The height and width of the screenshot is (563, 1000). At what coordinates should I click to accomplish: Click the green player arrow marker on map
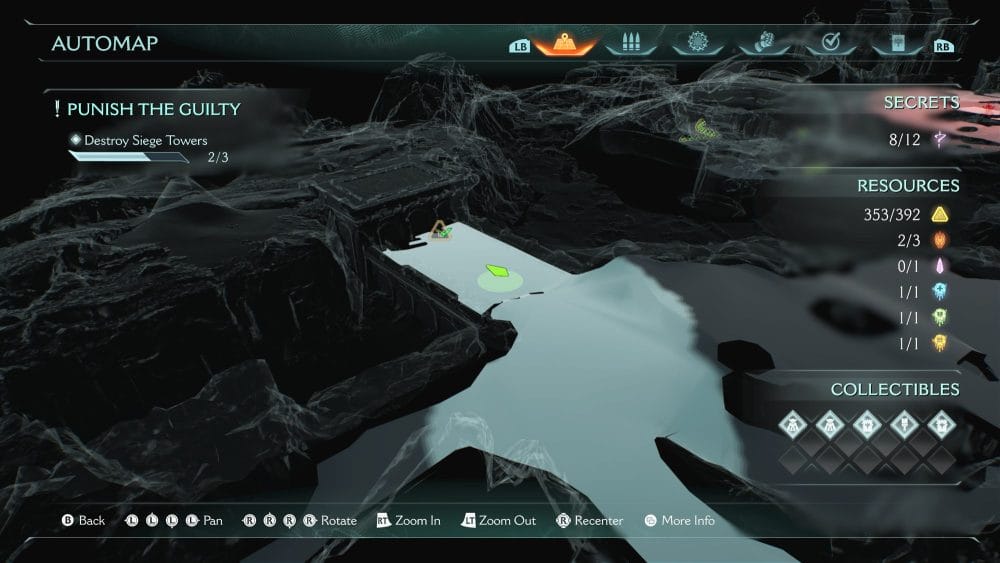[x=498, y=271]
